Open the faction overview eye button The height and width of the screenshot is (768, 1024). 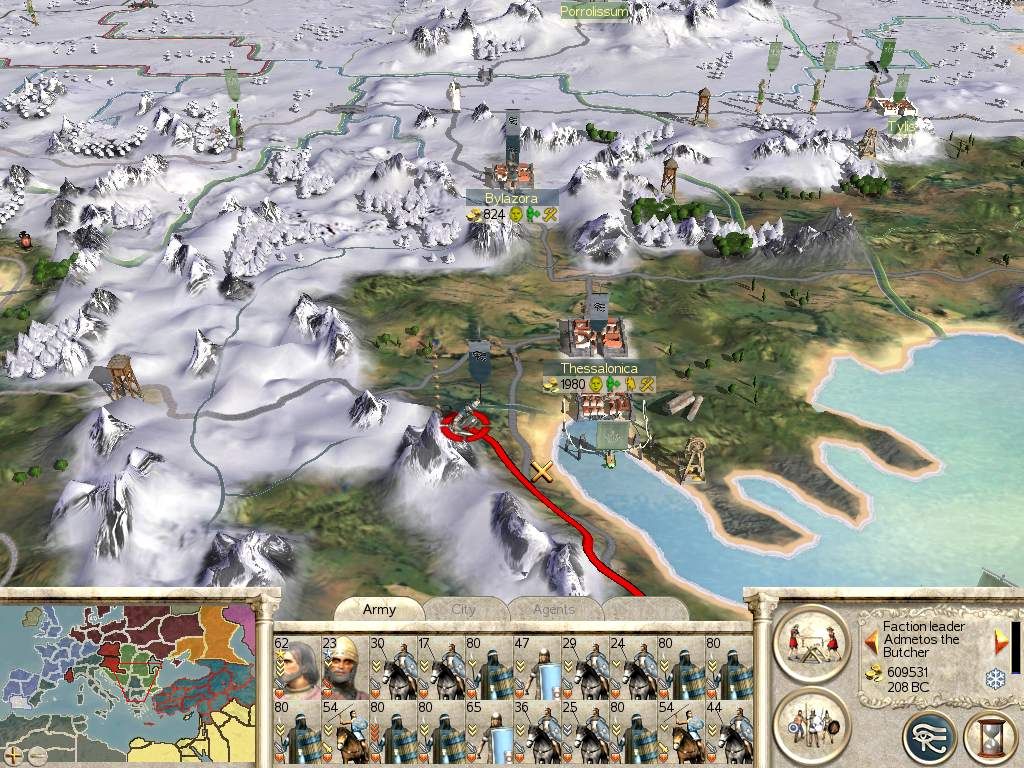pos(929,737)
